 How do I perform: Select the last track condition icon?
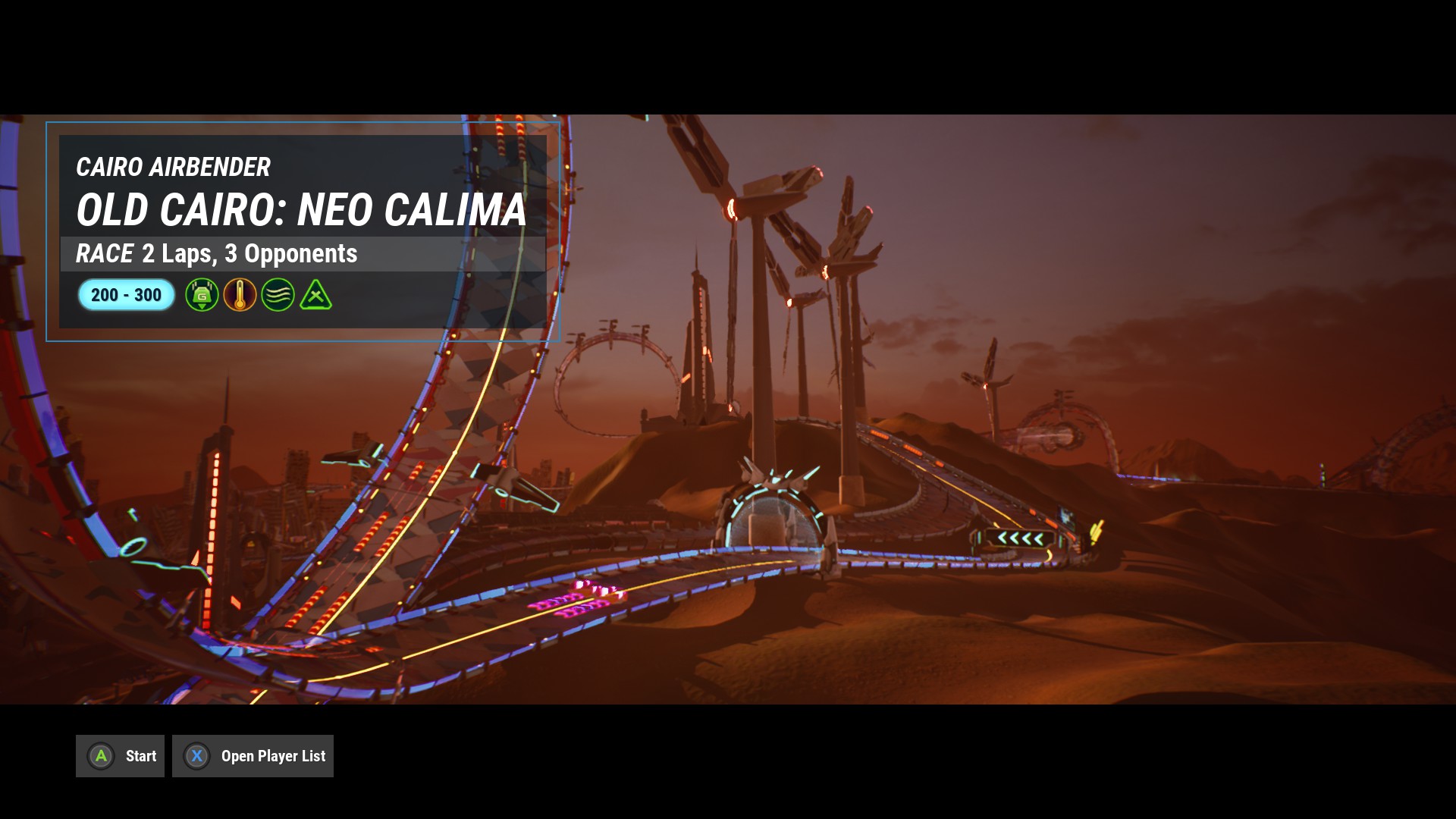click(317, 295)
